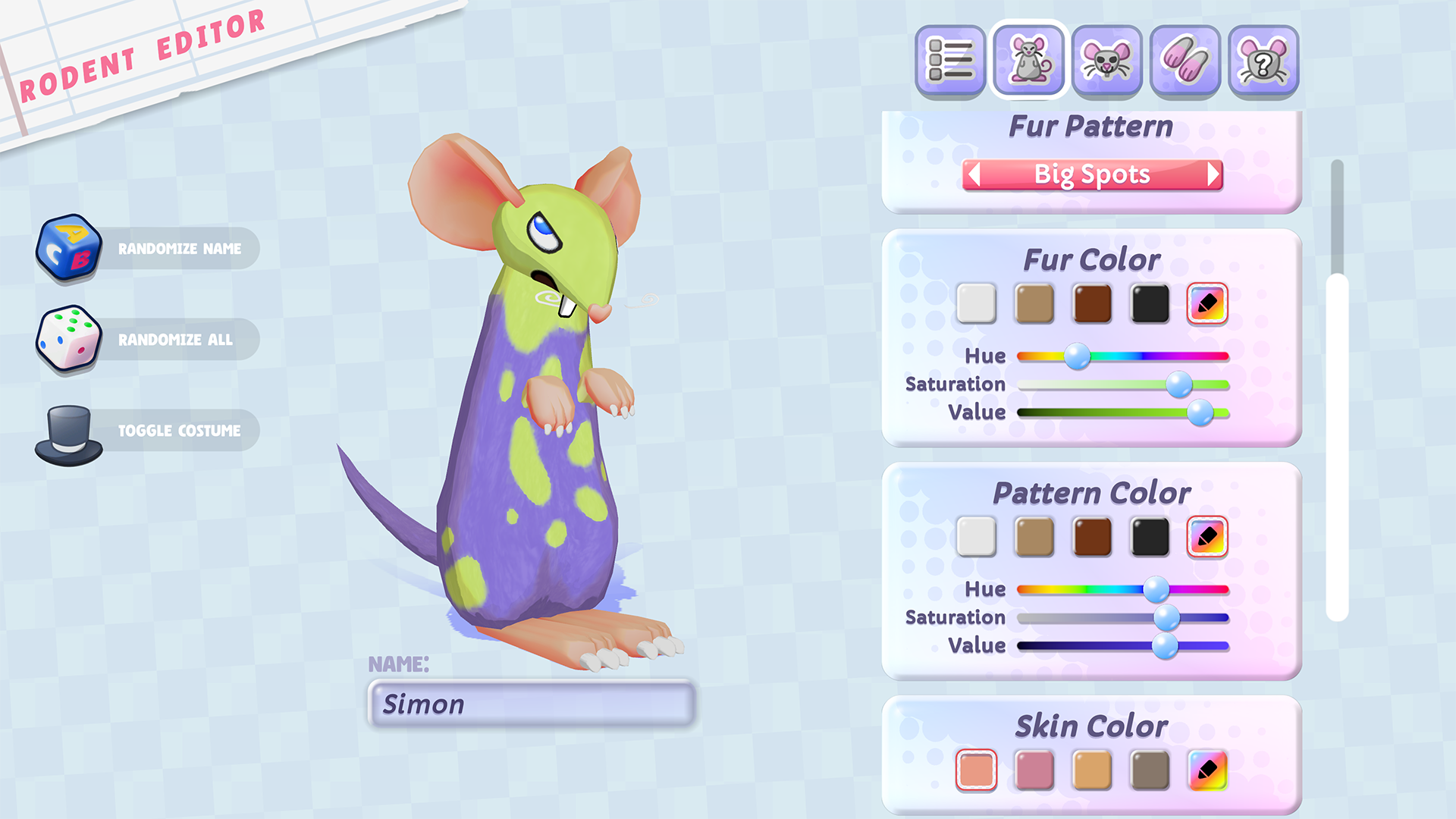Randomize all rodent features
The width and height of the screenshot is (1456, 819).
click(148, 340)
